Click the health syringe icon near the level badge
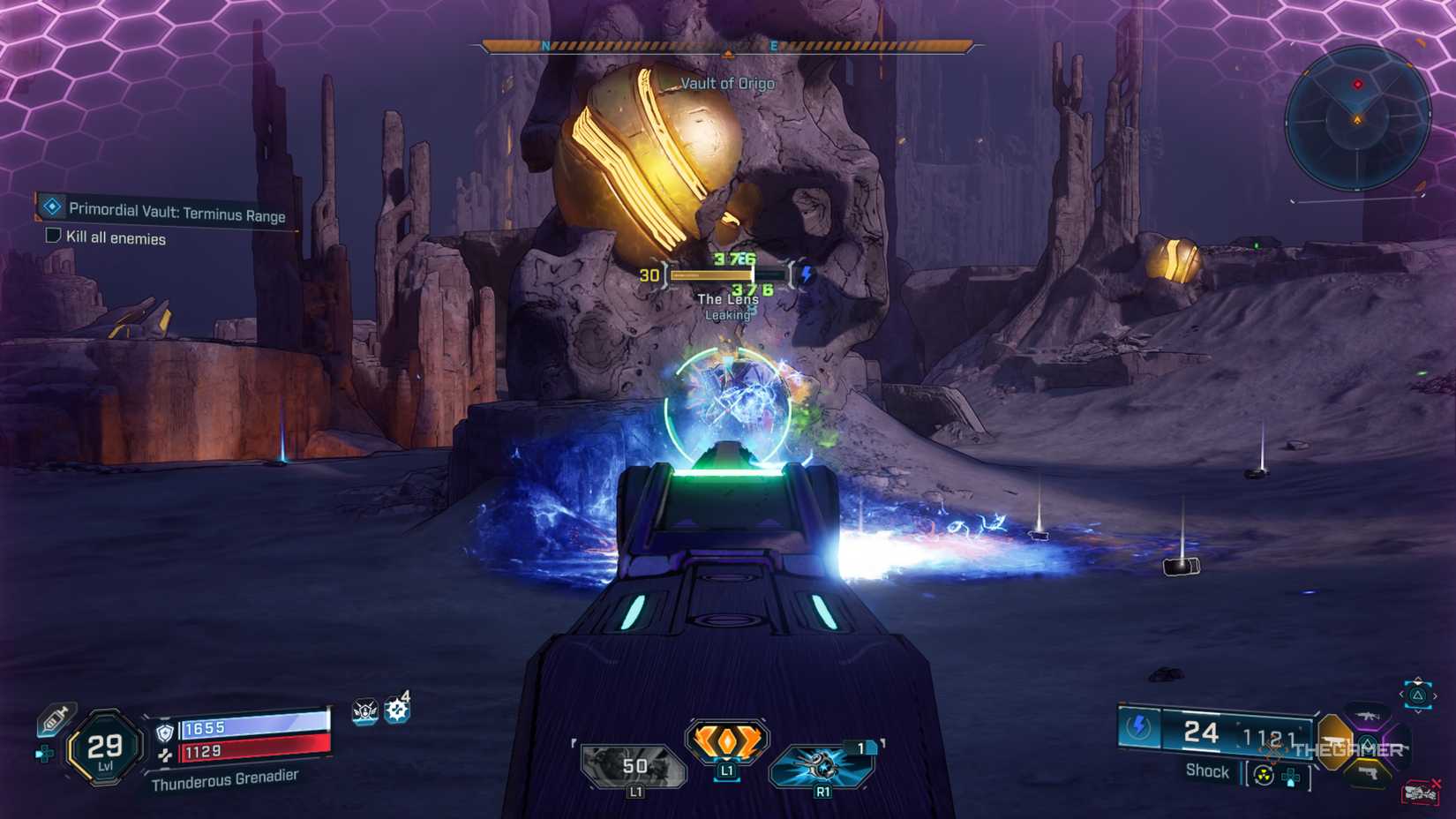1456x819 pixels. 54,718
